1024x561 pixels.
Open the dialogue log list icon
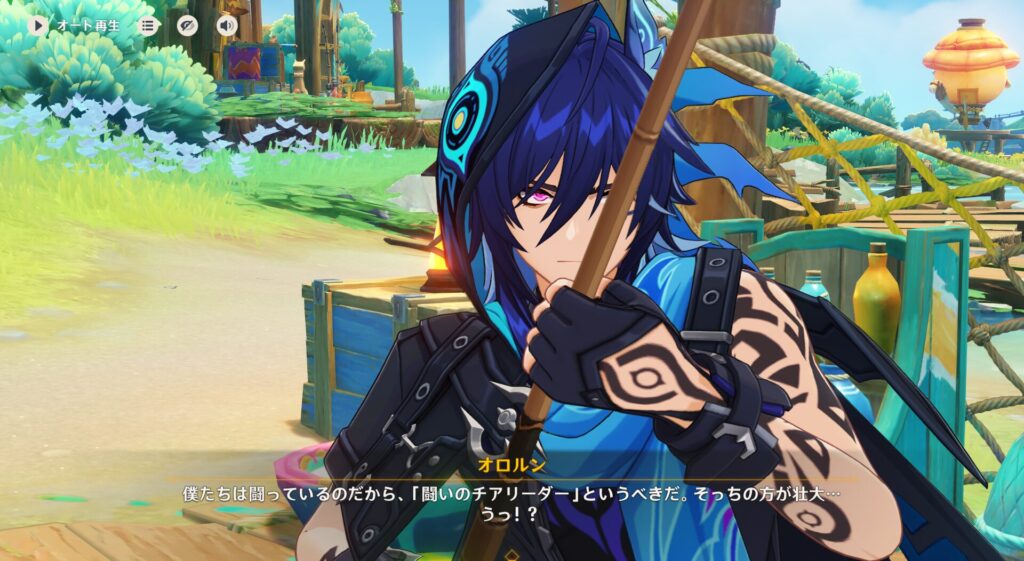(x=148, y=25)
